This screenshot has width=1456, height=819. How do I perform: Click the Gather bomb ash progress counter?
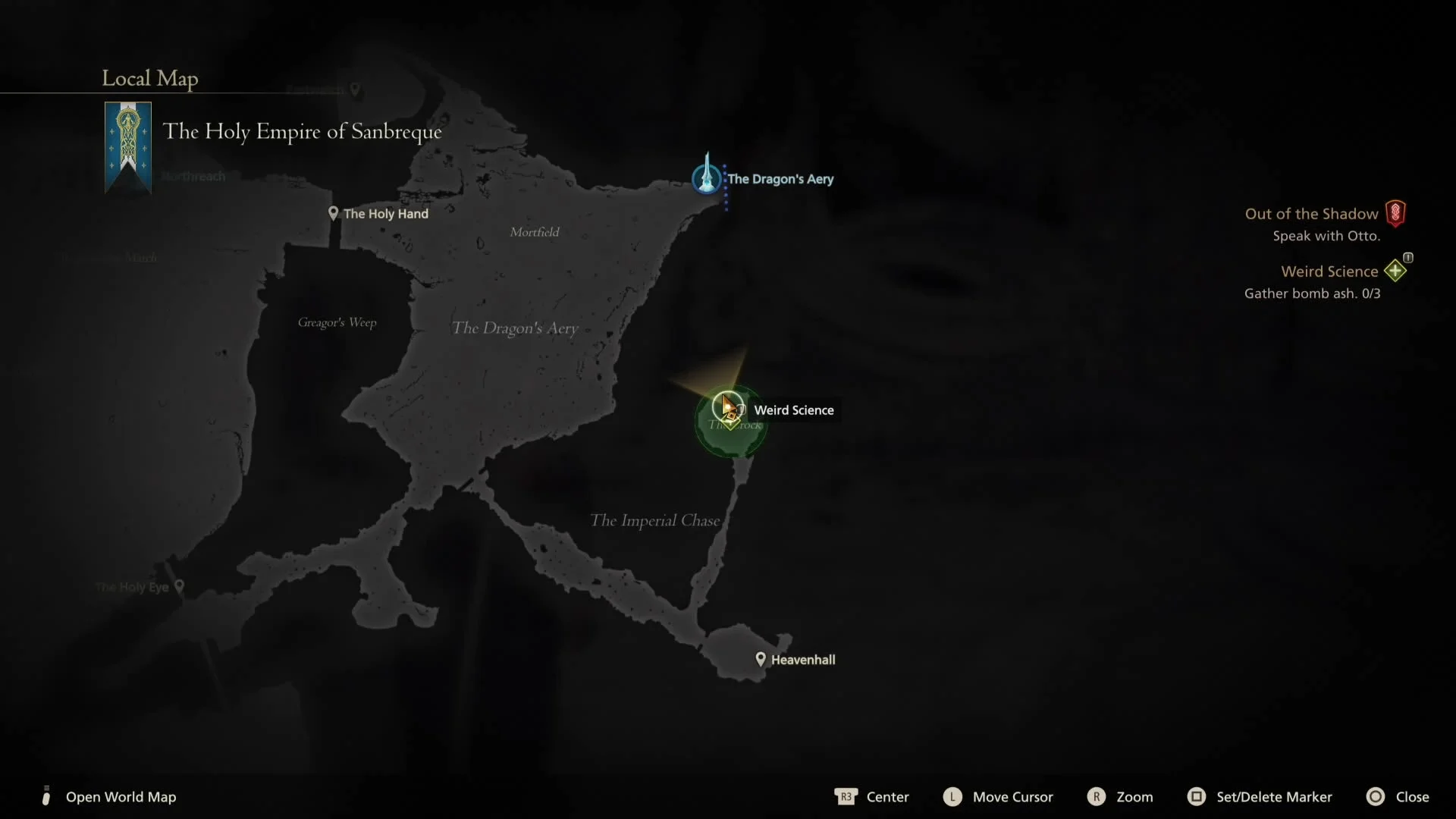point(1313,294)
